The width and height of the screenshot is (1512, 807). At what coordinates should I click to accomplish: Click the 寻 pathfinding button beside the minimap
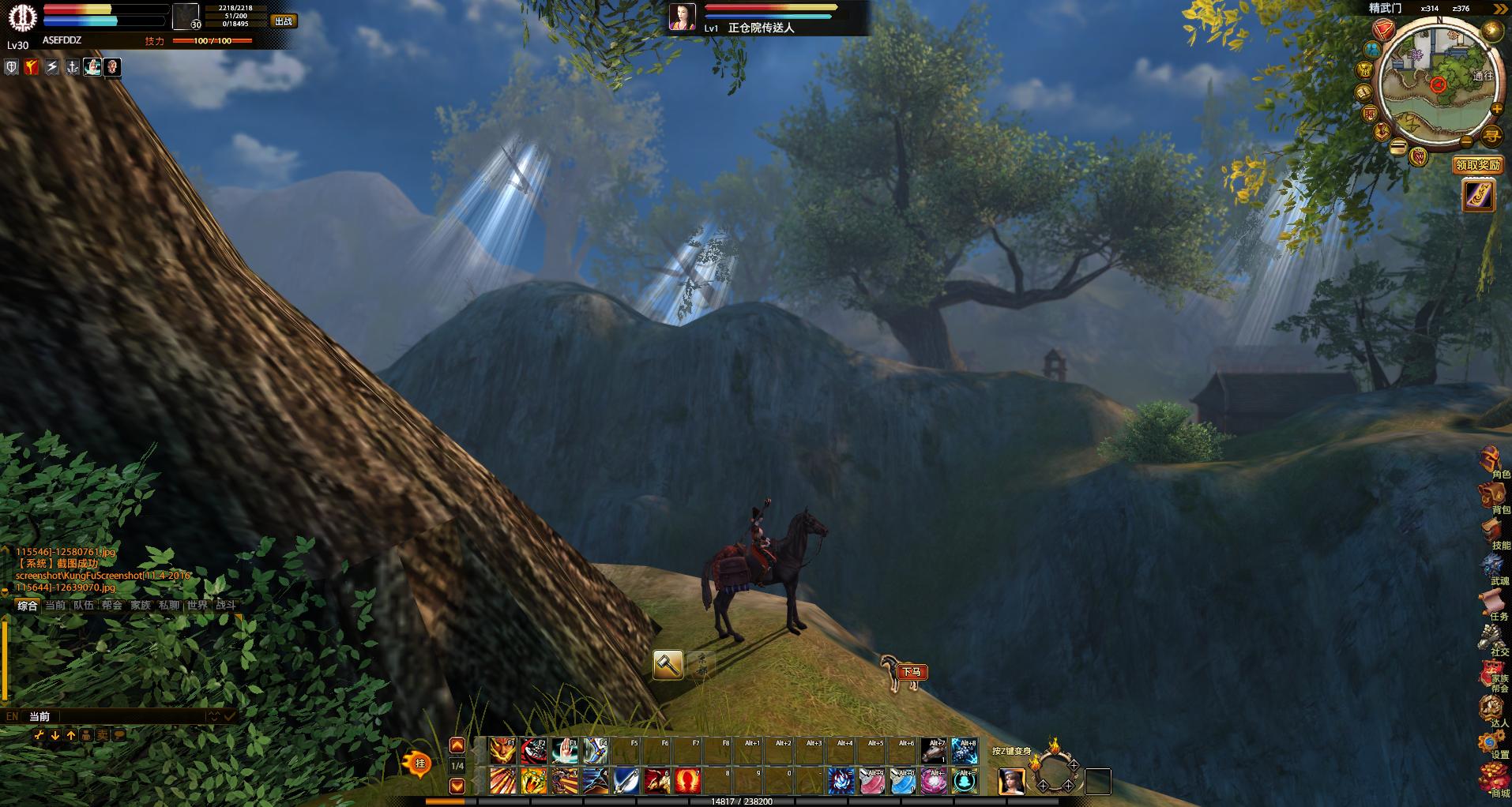pyautogui.click(x=1491, y=137)
